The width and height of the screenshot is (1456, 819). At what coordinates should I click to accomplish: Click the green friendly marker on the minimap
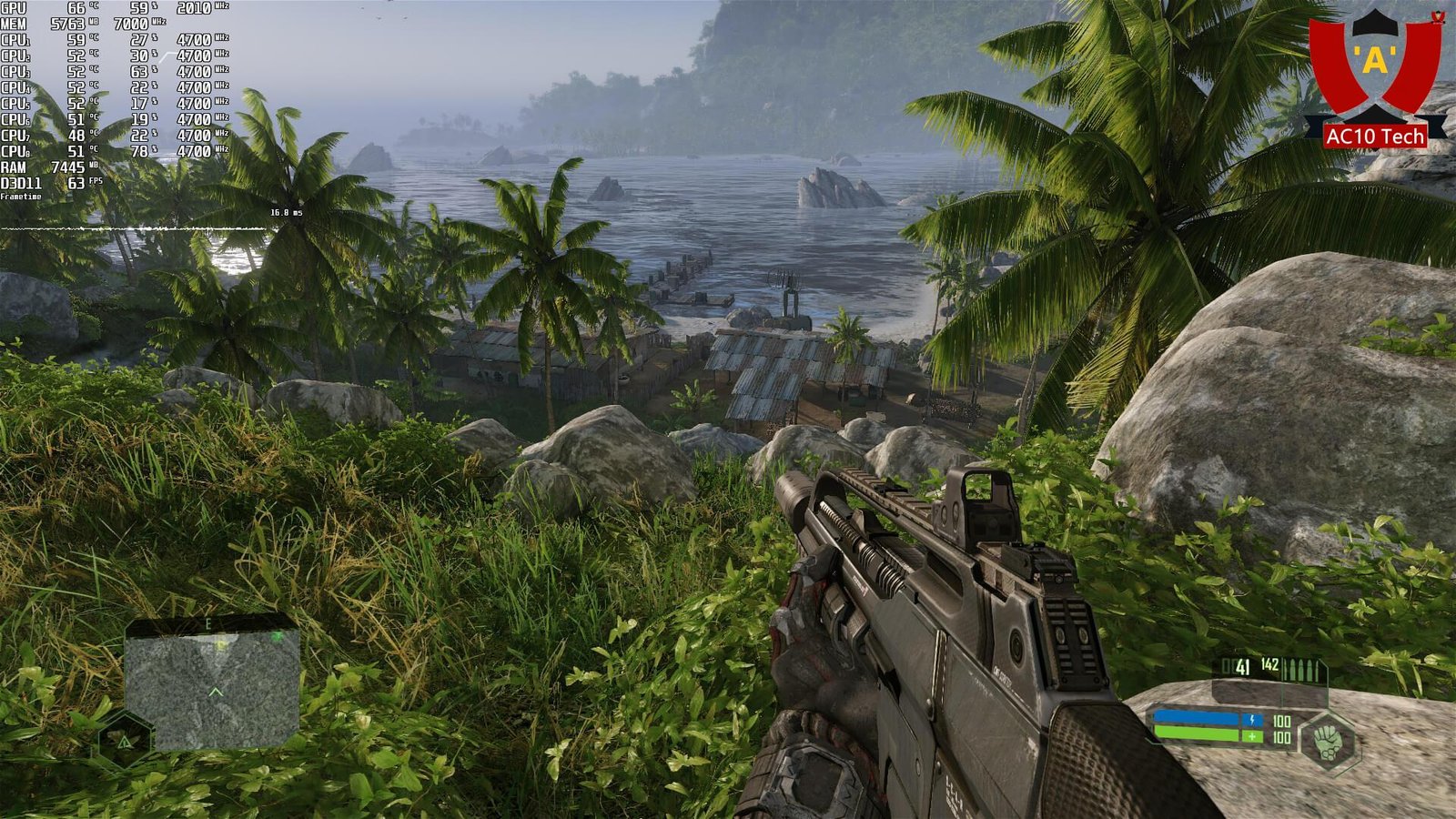(x=278, y=636)
